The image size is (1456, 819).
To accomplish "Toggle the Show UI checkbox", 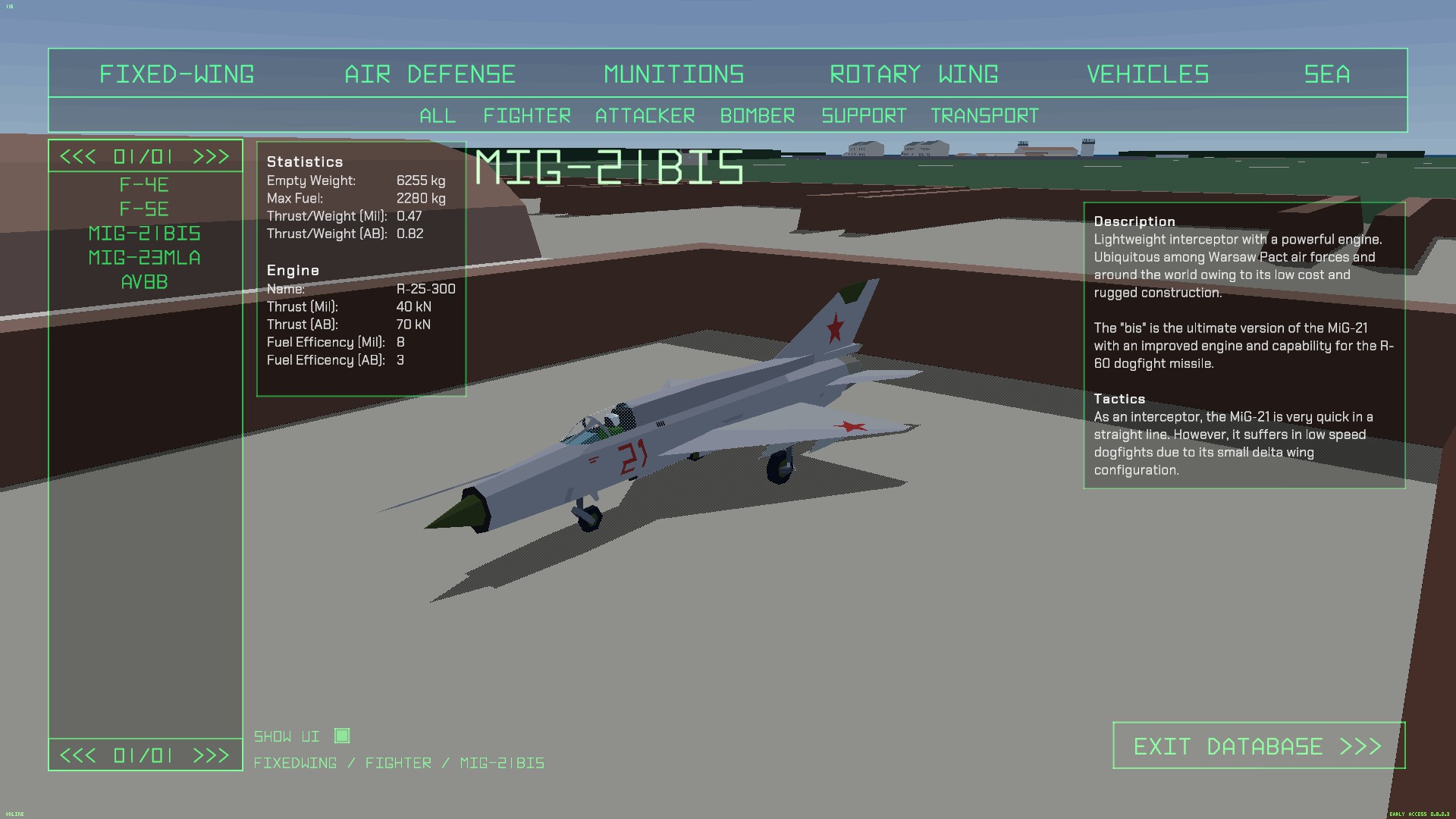I will 342,736.
